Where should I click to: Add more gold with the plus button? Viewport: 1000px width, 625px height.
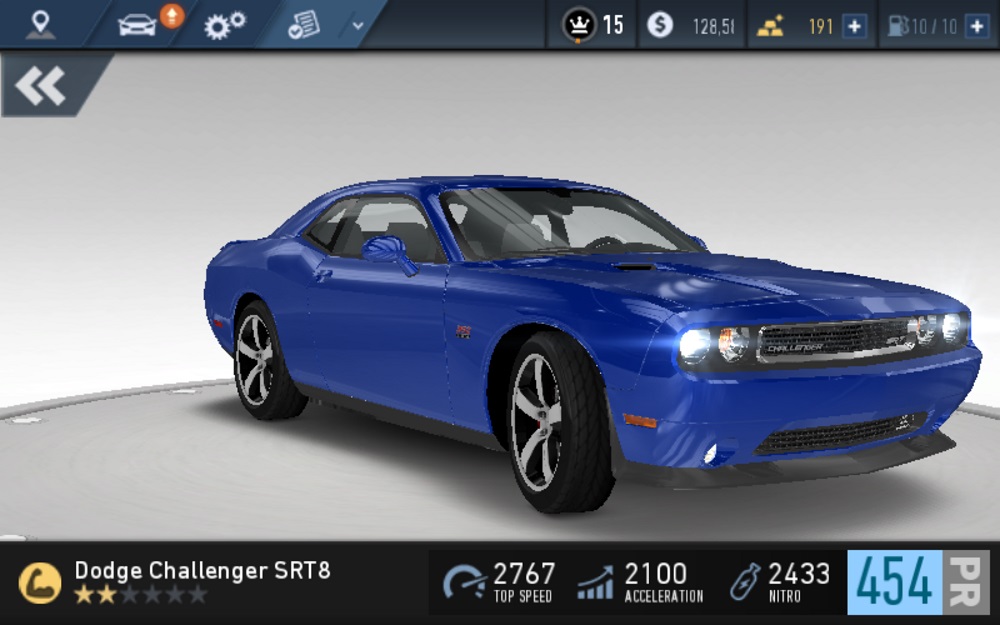click(x=854, y=26)
